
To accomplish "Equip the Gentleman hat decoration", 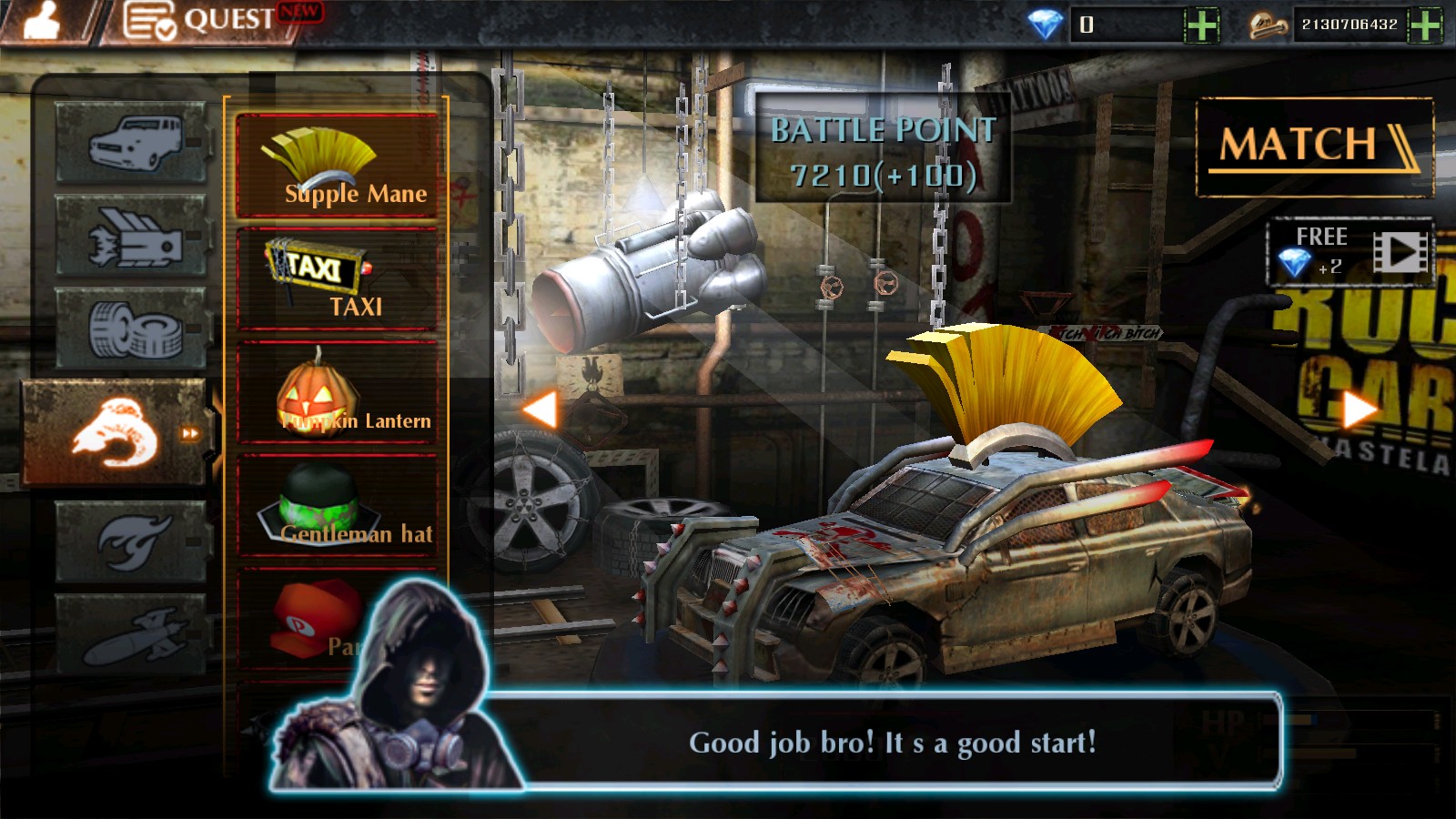I will pyautogui.click(x=337, y=507).
